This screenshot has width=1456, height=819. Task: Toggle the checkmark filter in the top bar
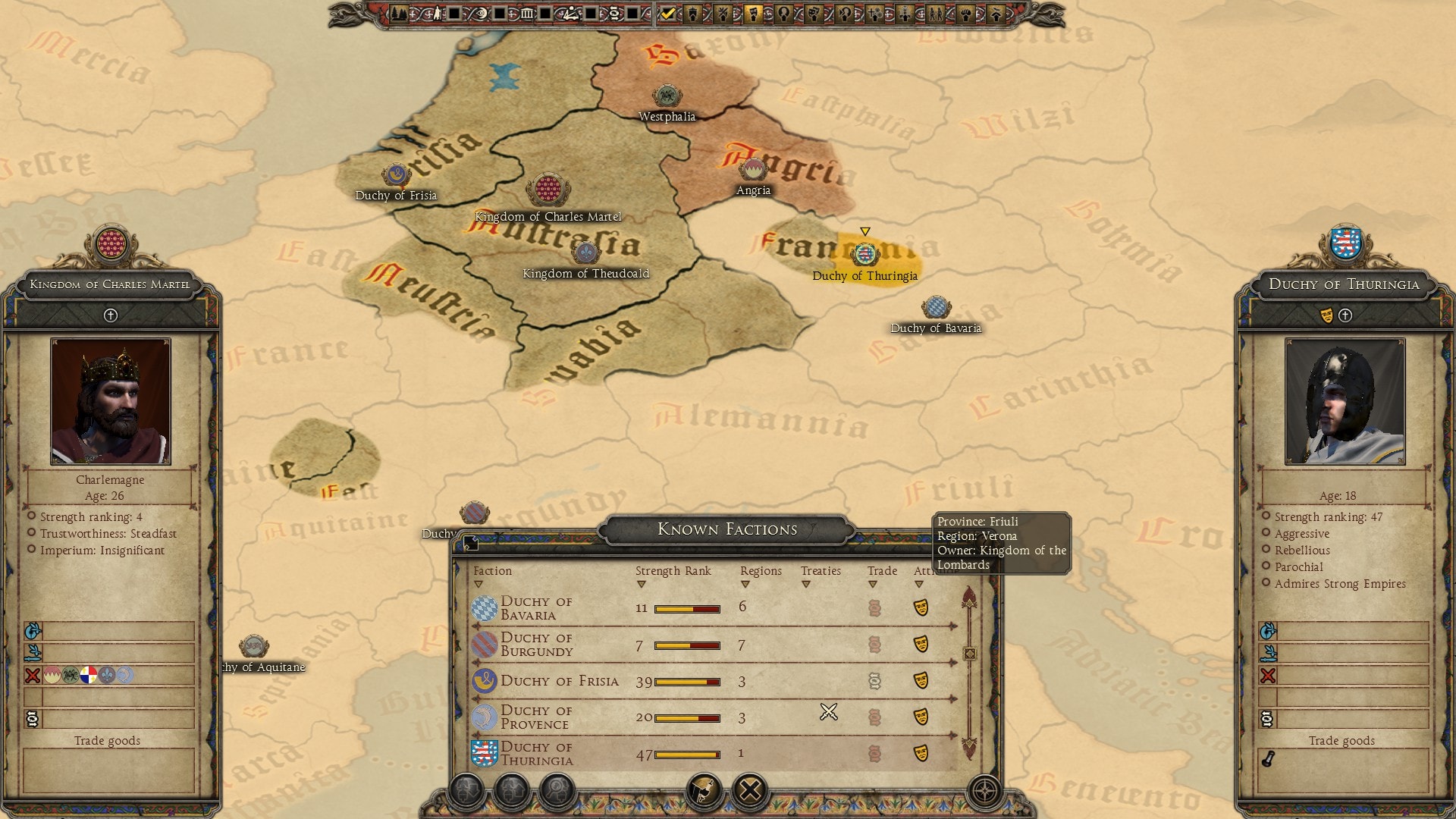[667, 13]
